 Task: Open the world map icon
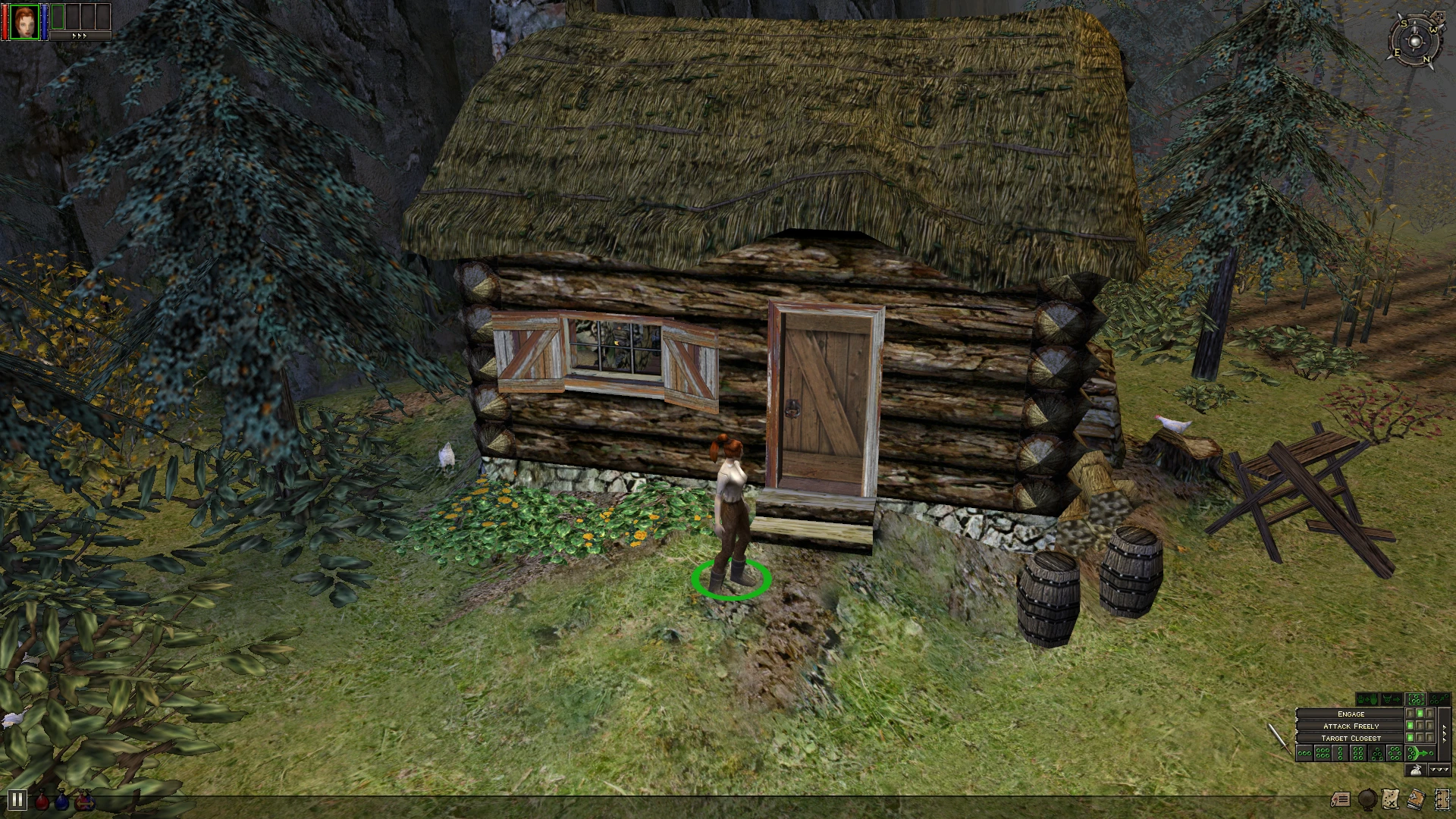click(x=1390, y=799)
